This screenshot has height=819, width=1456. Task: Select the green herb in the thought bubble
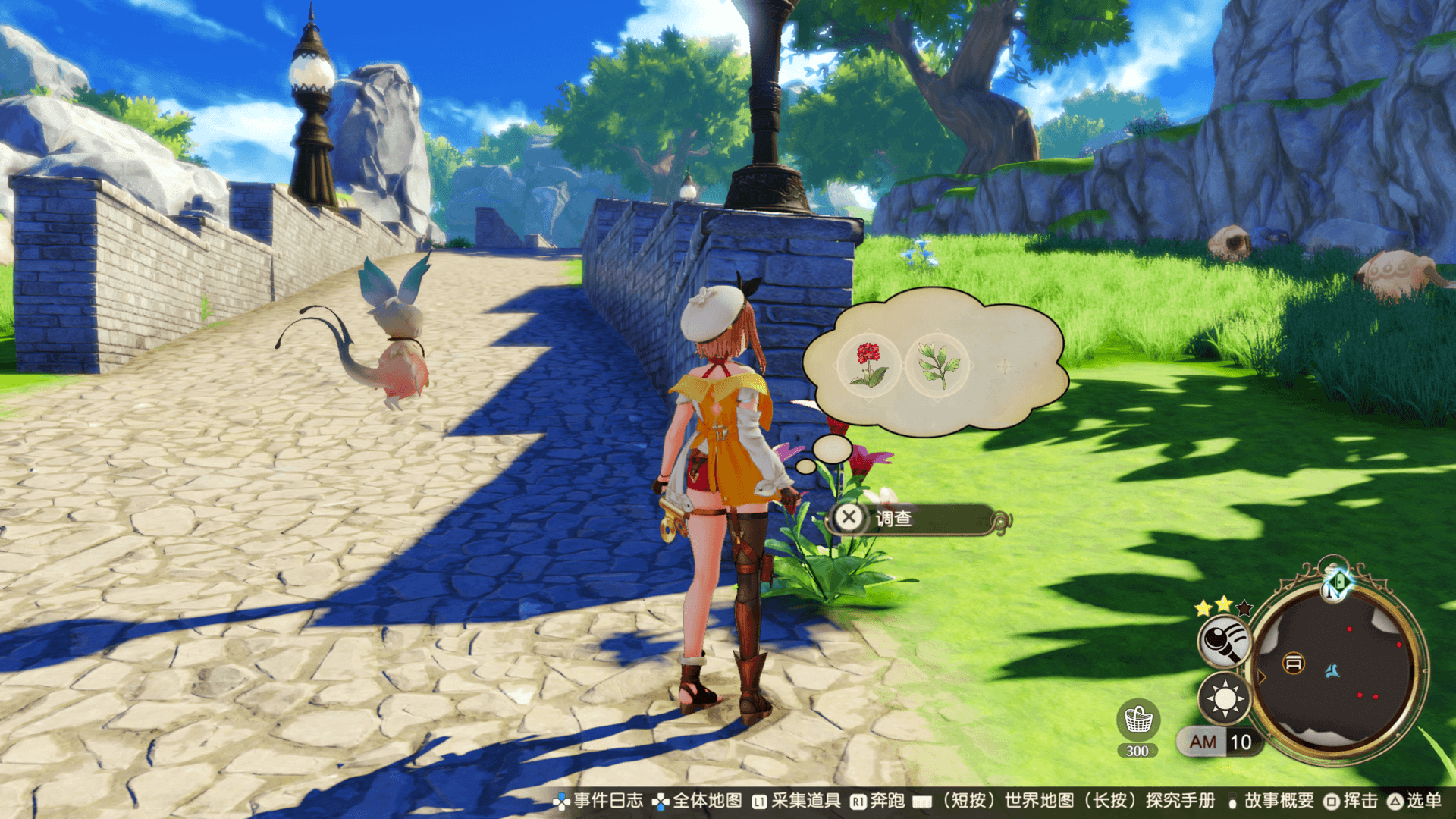(937, 364)
